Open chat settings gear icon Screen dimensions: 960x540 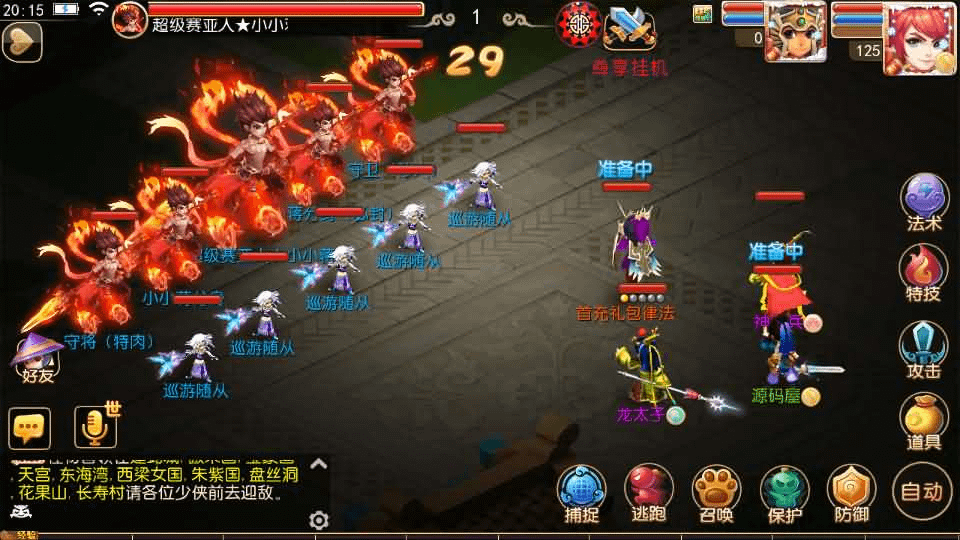coord(319,520)
